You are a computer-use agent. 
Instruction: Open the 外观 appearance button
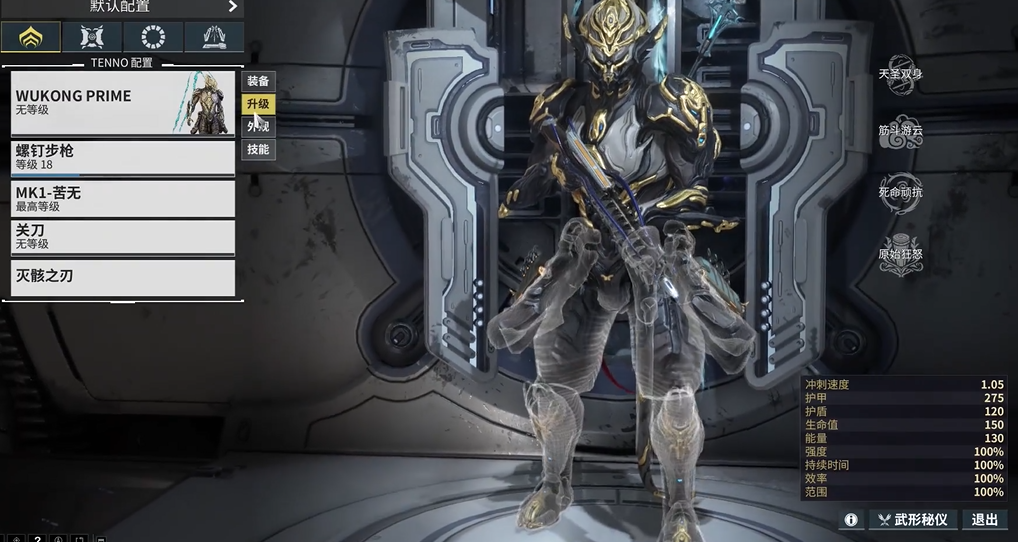(258, 127)
